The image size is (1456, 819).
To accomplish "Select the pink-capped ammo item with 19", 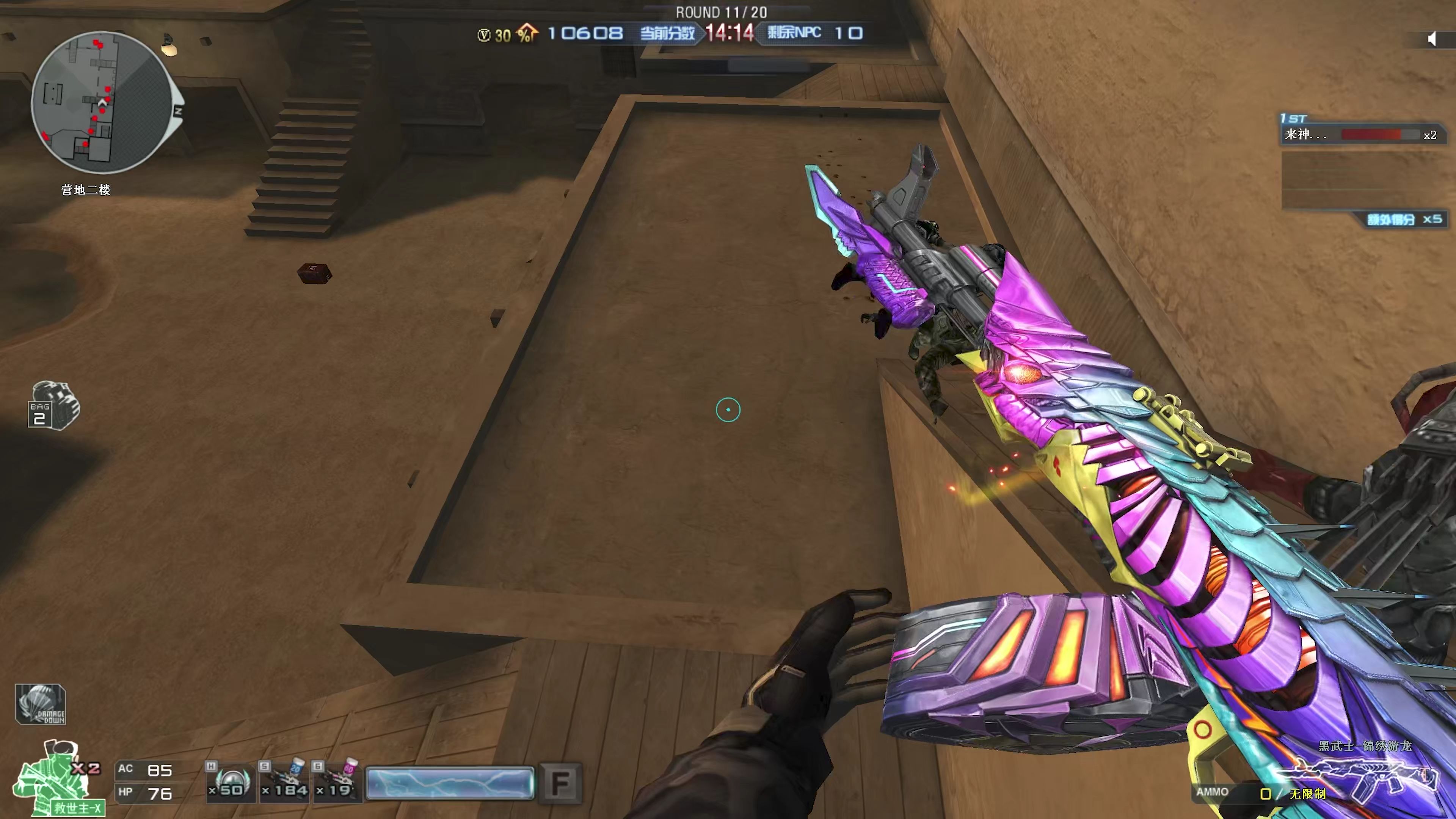I will coord(338,782).
